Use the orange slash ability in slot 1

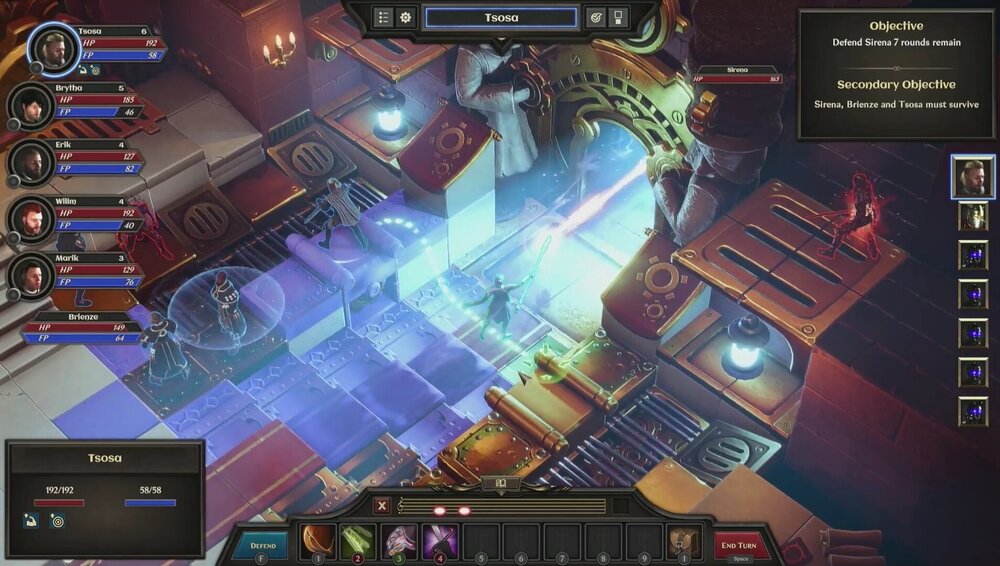317,541
